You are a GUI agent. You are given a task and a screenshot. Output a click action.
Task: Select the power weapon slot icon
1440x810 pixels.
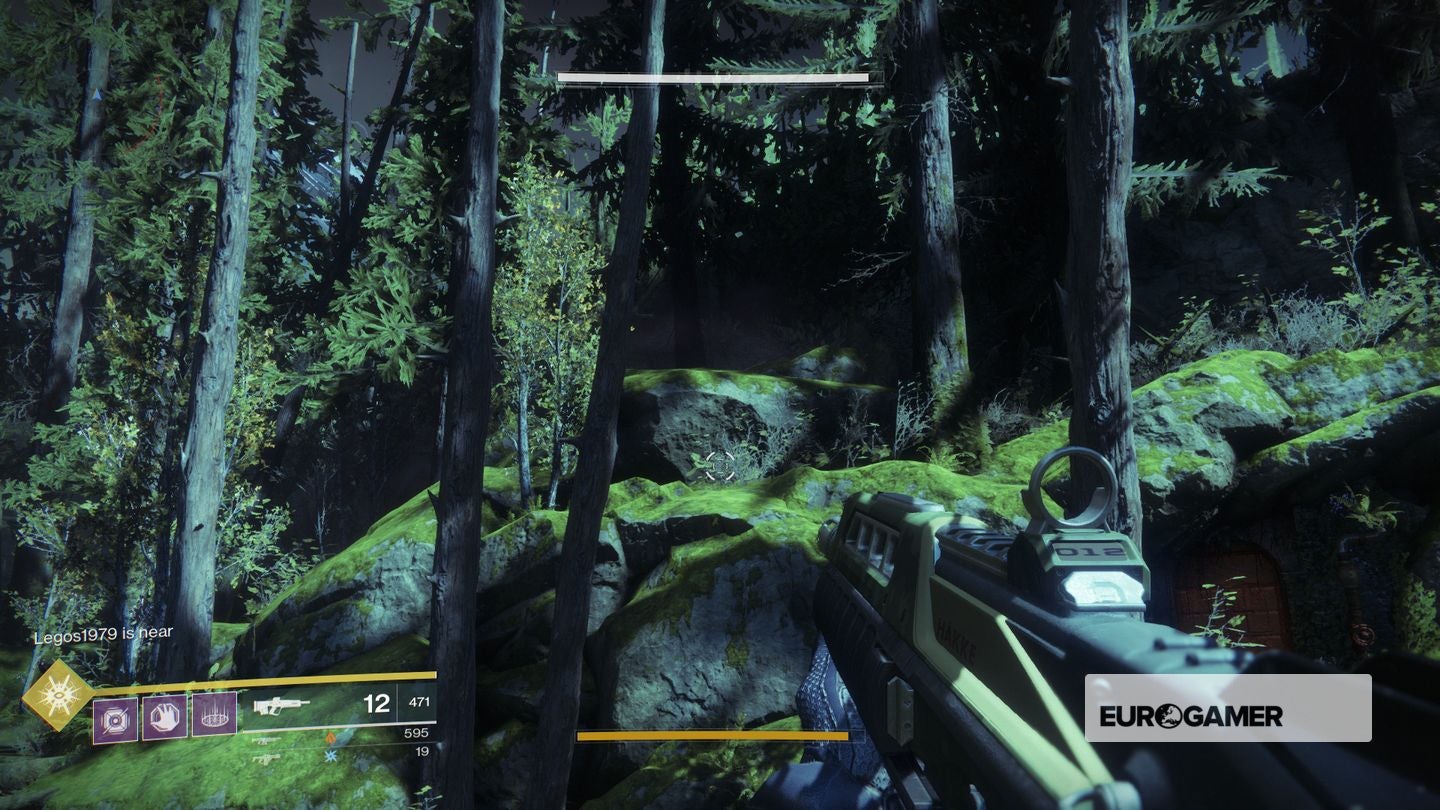264,759
